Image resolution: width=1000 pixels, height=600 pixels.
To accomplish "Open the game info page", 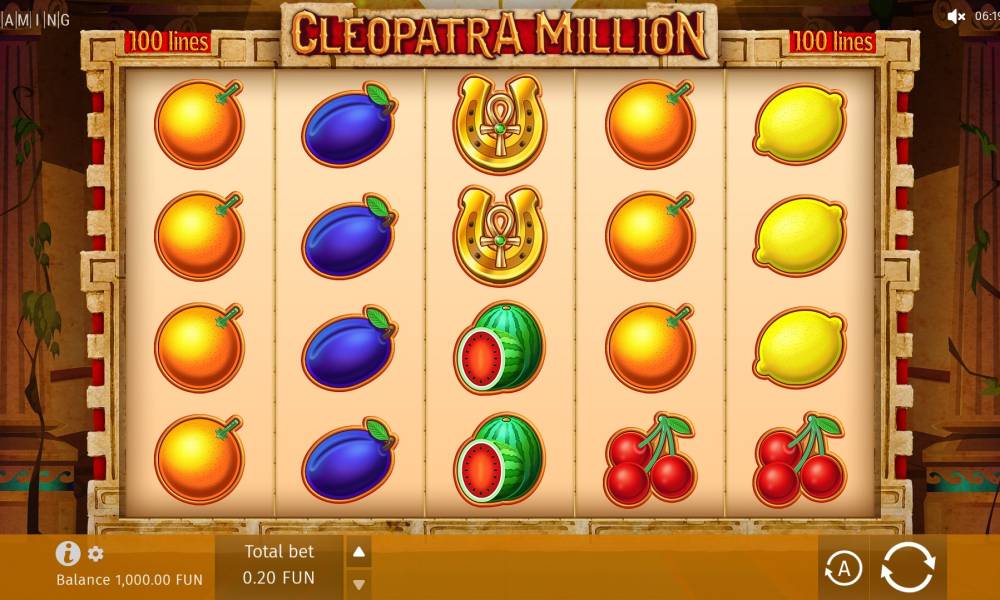I will (68, 553).
